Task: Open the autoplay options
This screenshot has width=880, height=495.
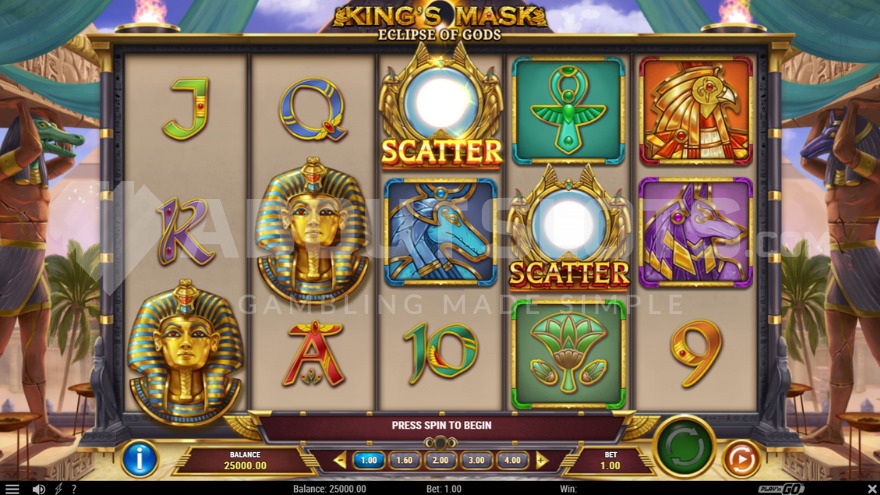Action: coord(742,459)
